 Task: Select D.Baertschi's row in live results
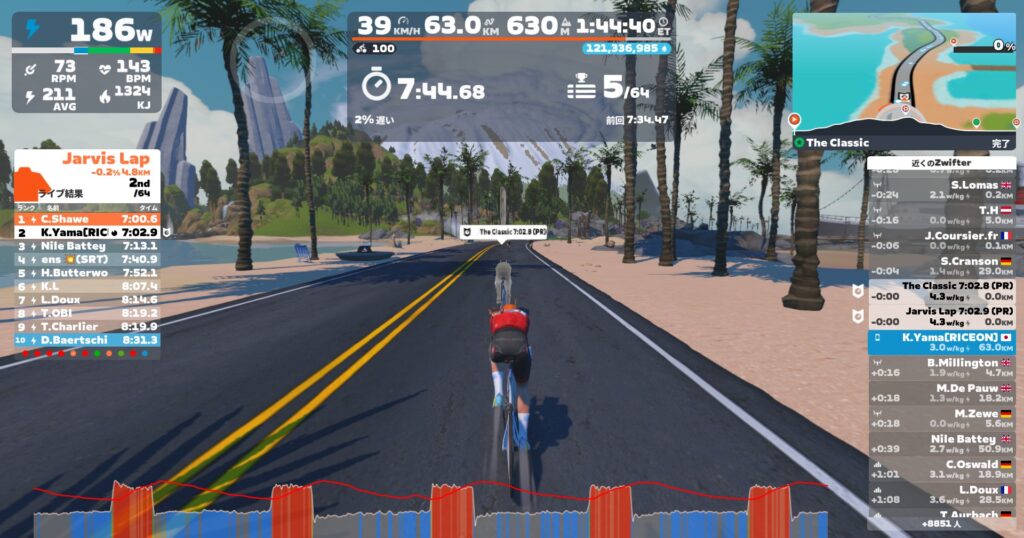pyautogui.click(x=85, y=340)
